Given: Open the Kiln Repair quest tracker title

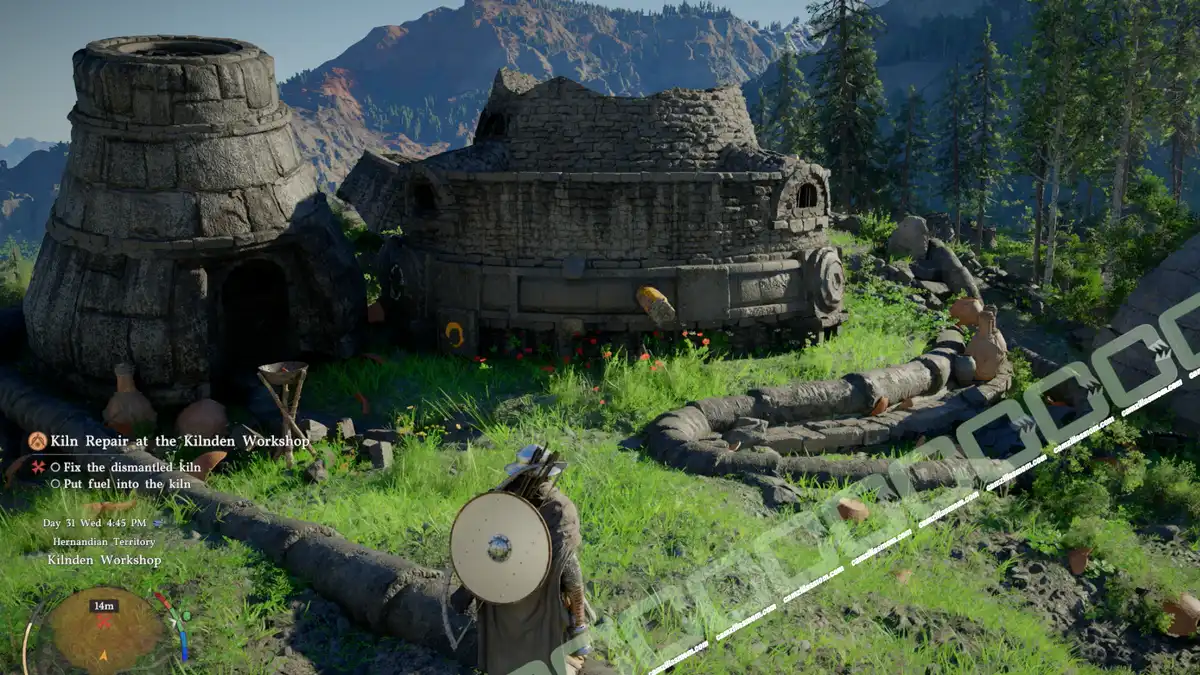Looking at the screenshot, I should [x=182, y=441].
